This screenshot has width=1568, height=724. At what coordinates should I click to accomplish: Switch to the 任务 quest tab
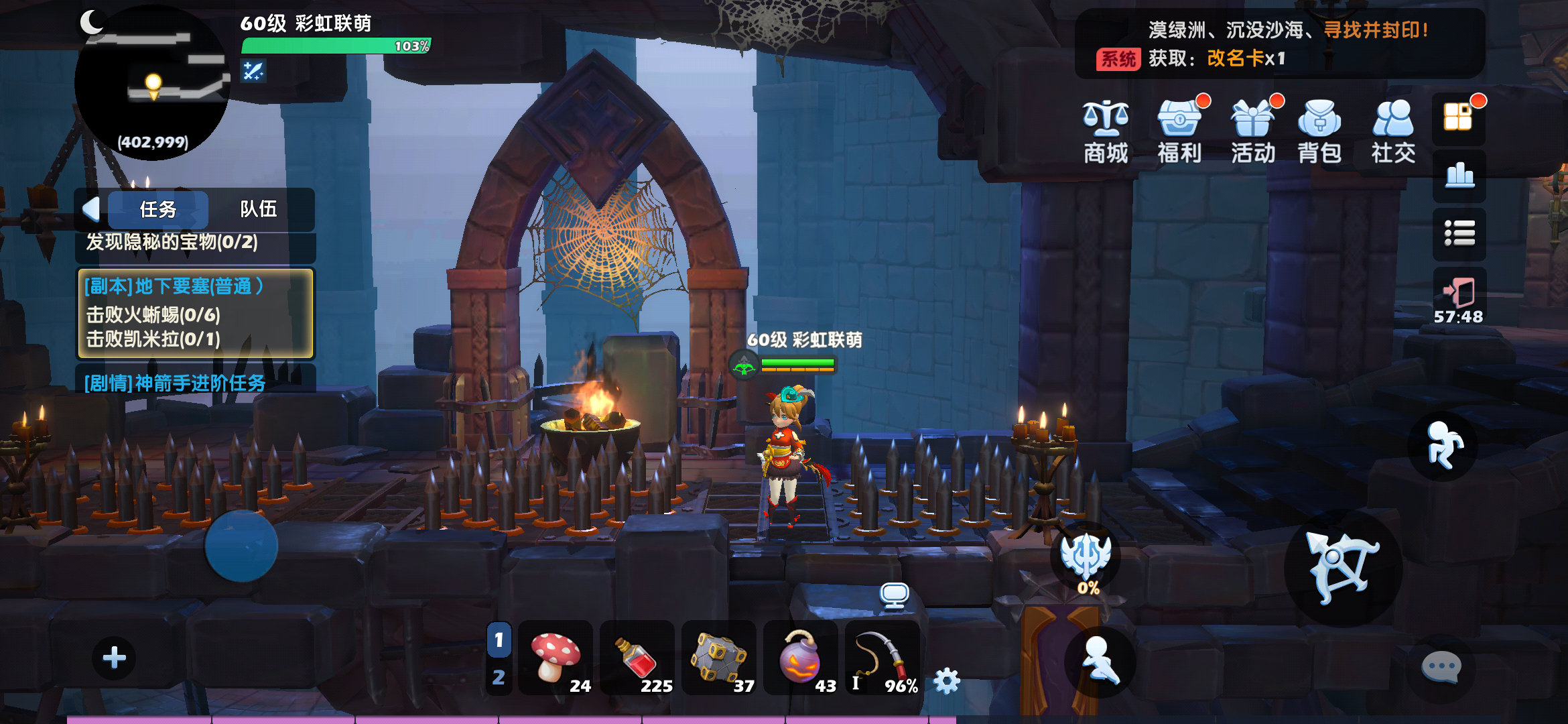(x=158, y=210)
